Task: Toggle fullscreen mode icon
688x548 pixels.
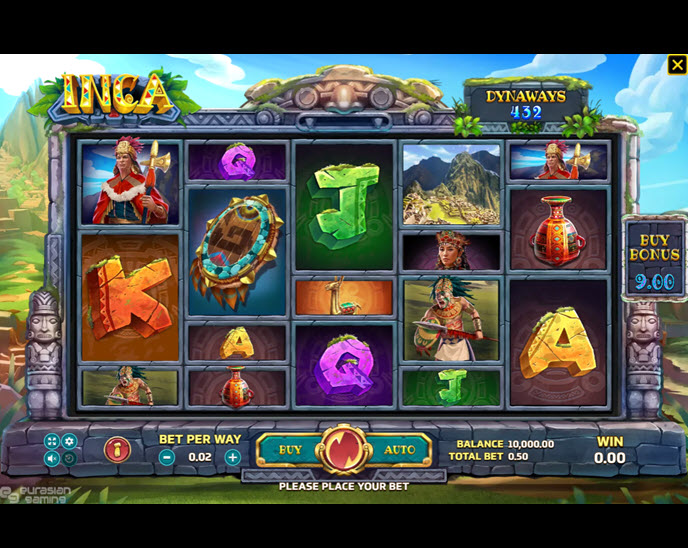Action: click(x=51, y=441)
